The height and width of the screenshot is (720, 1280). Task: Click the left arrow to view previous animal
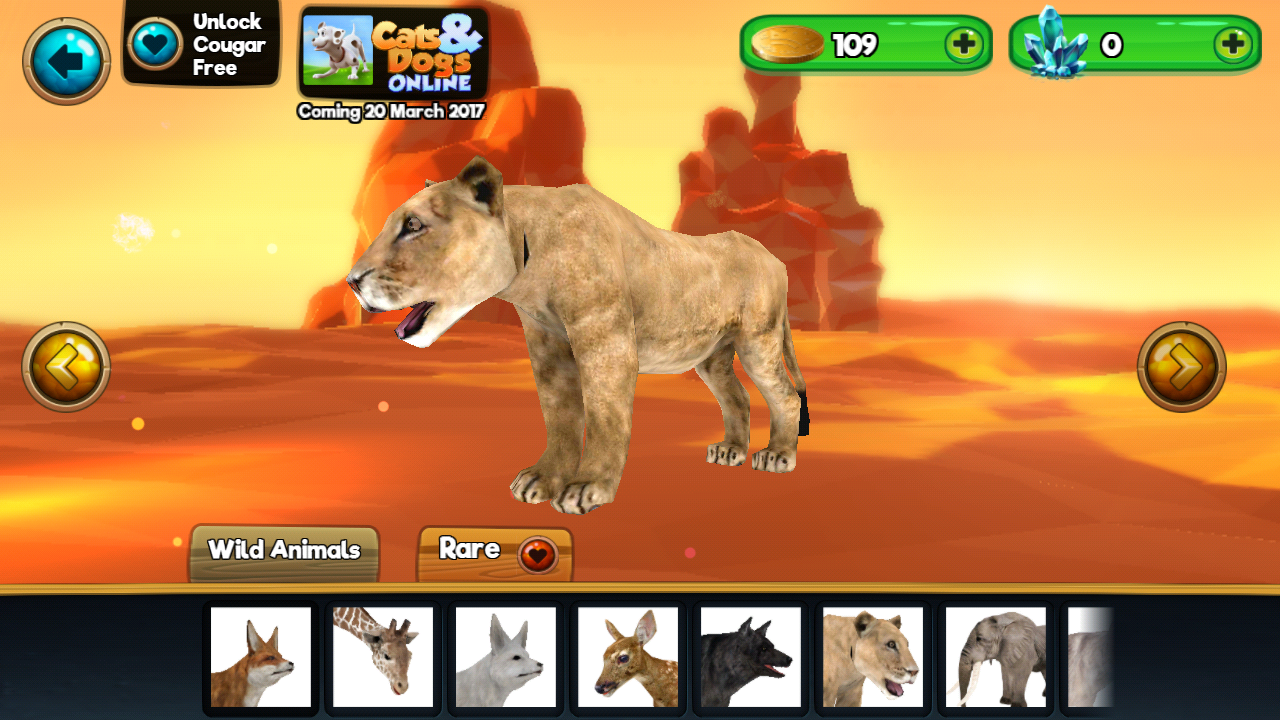(x=64, y=366)
